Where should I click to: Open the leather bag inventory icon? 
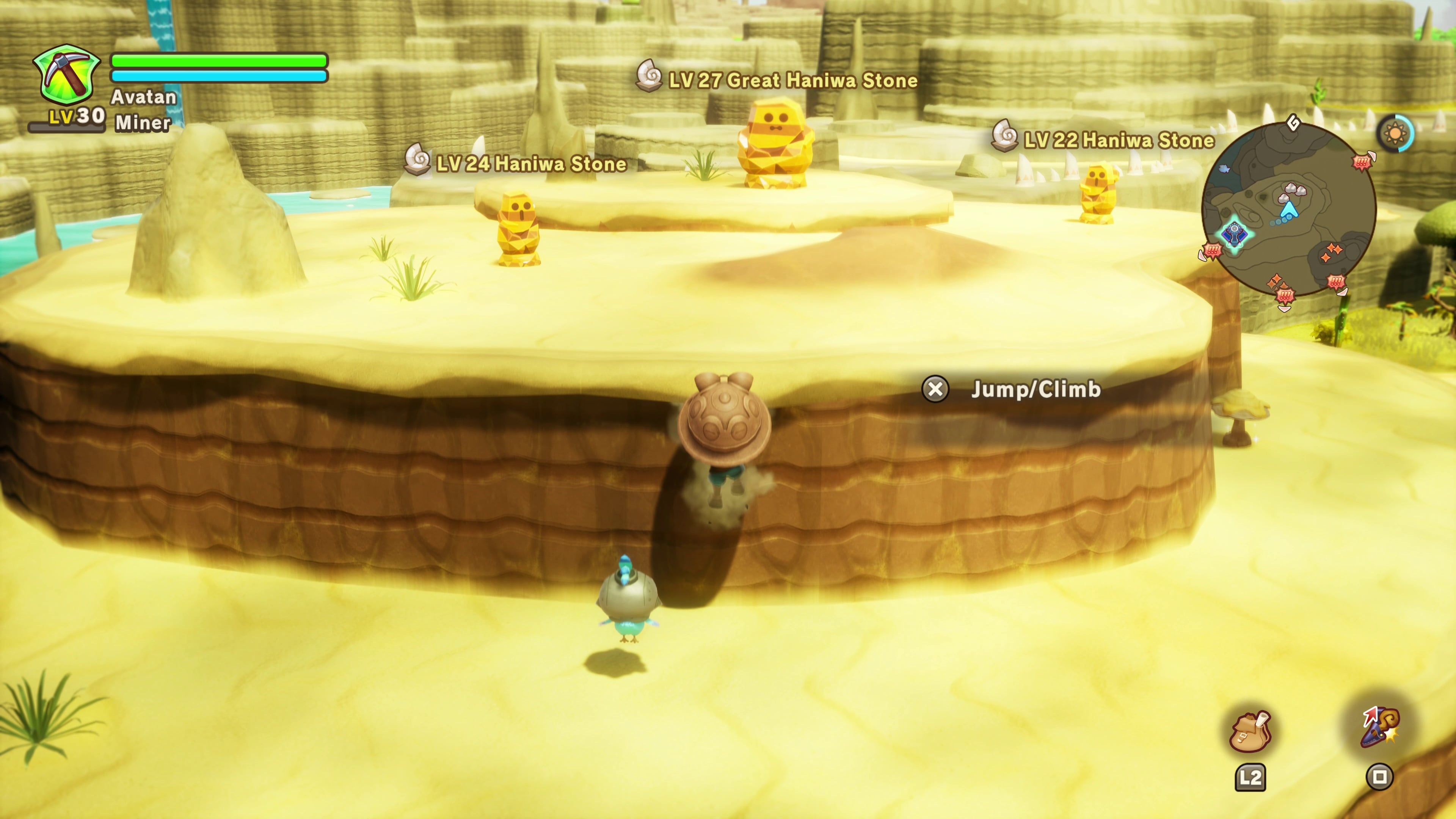tap(1250, 732)
